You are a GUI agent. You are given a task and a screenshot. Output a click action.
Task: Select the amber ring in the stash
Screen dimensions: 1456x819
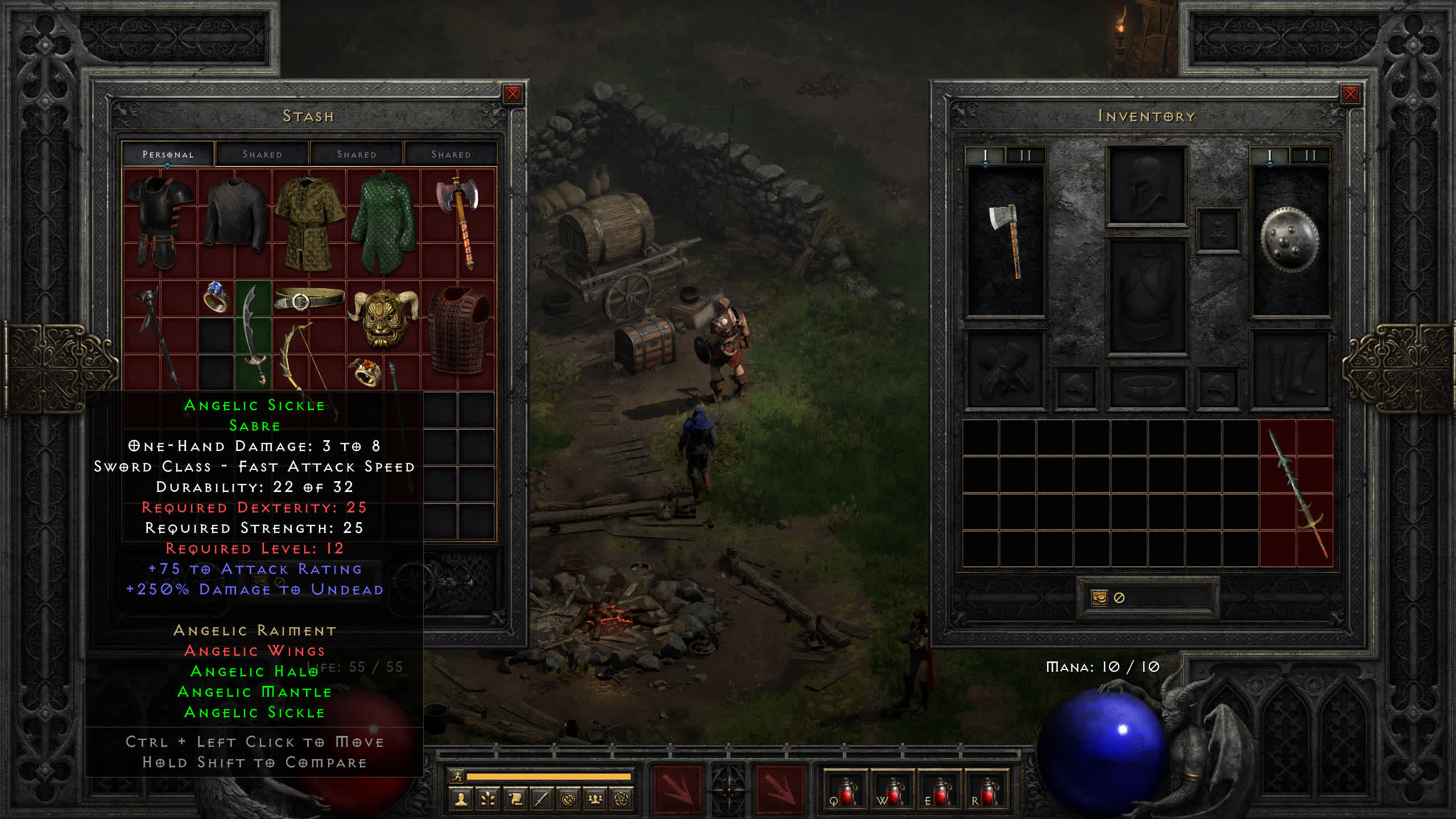point(365,372)
